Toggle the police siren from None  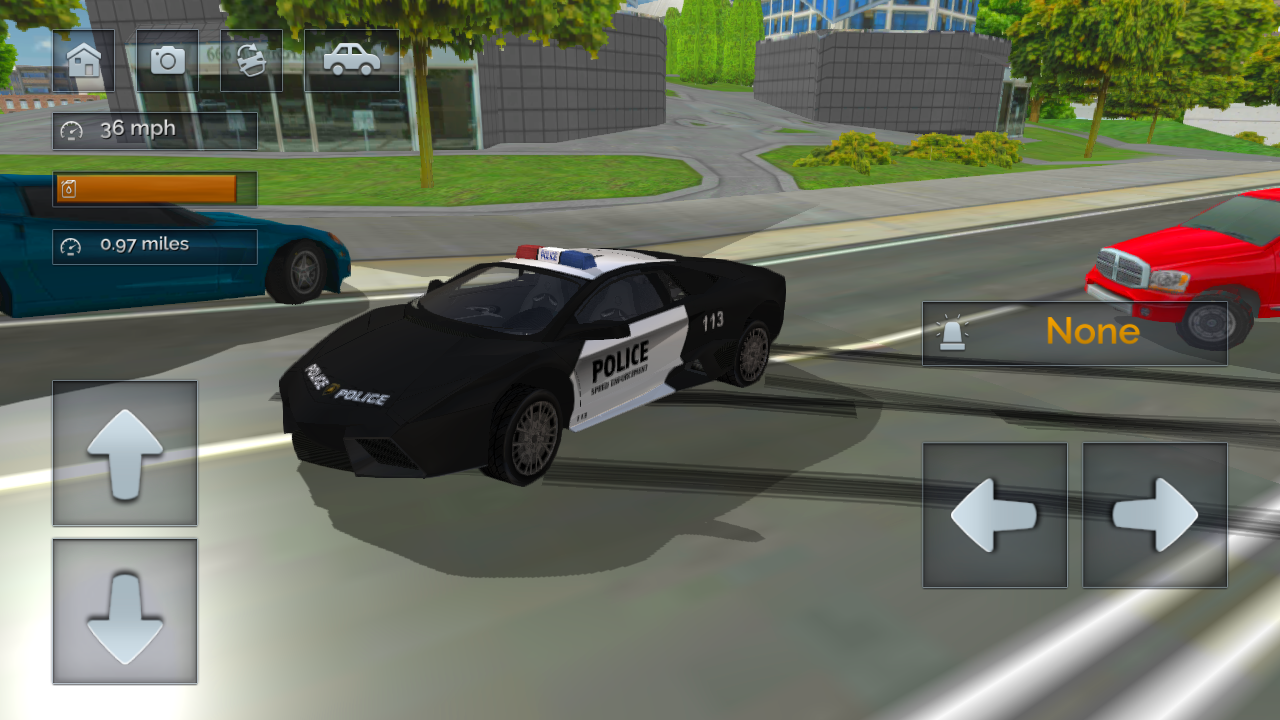[x=1092, y=331]
